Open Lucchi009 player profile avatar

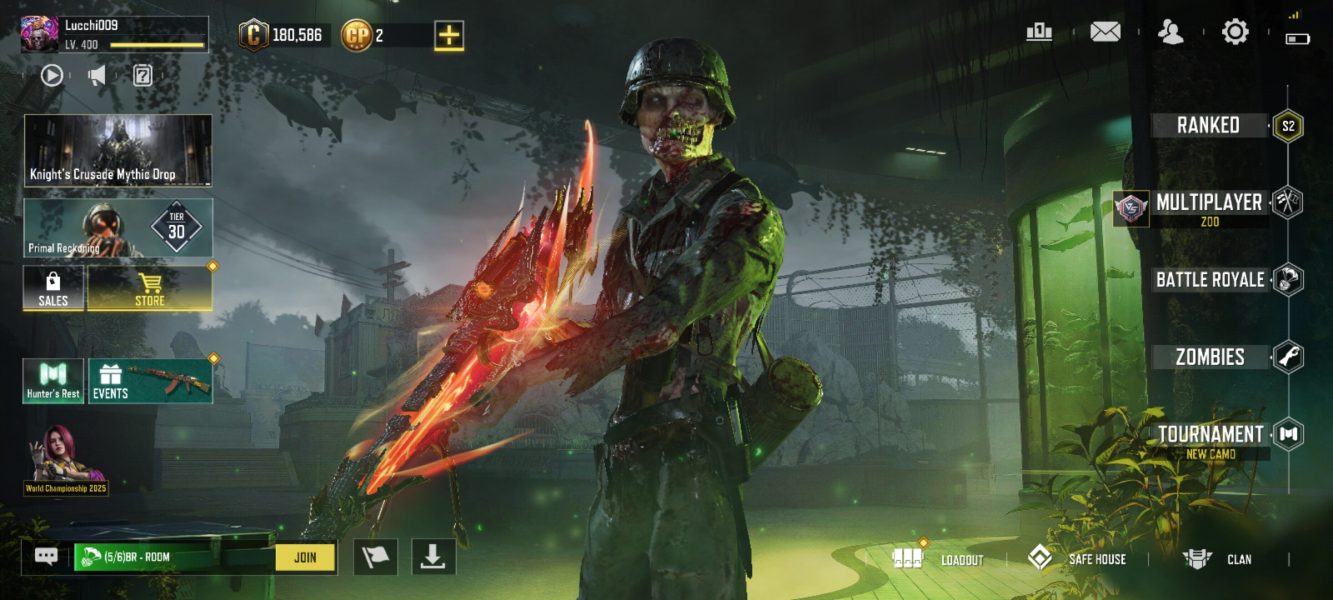(x=40, y=34)
